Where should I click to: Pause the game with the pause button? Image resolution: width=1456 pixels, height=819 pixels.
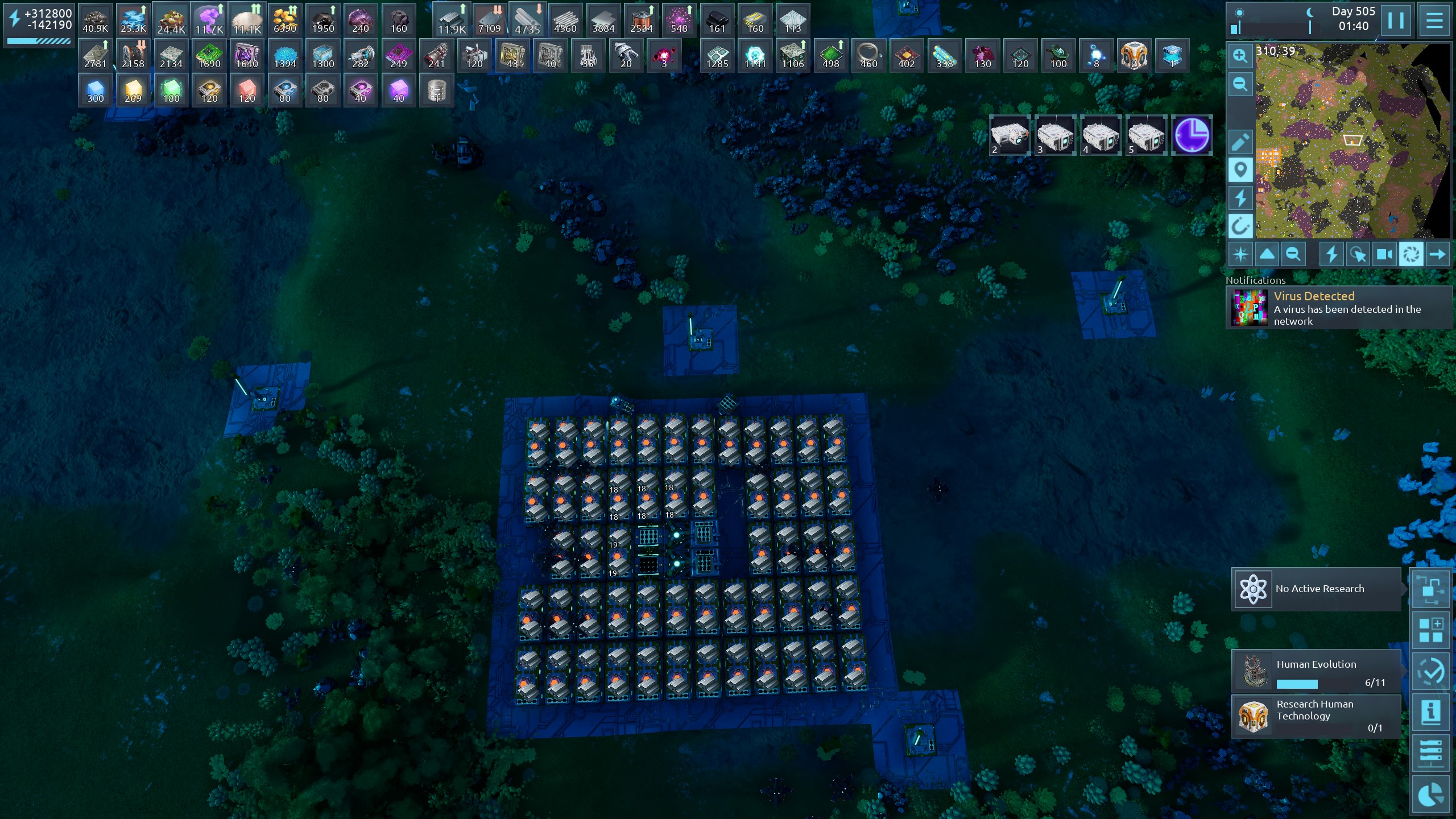click(x=1396, y=21)
